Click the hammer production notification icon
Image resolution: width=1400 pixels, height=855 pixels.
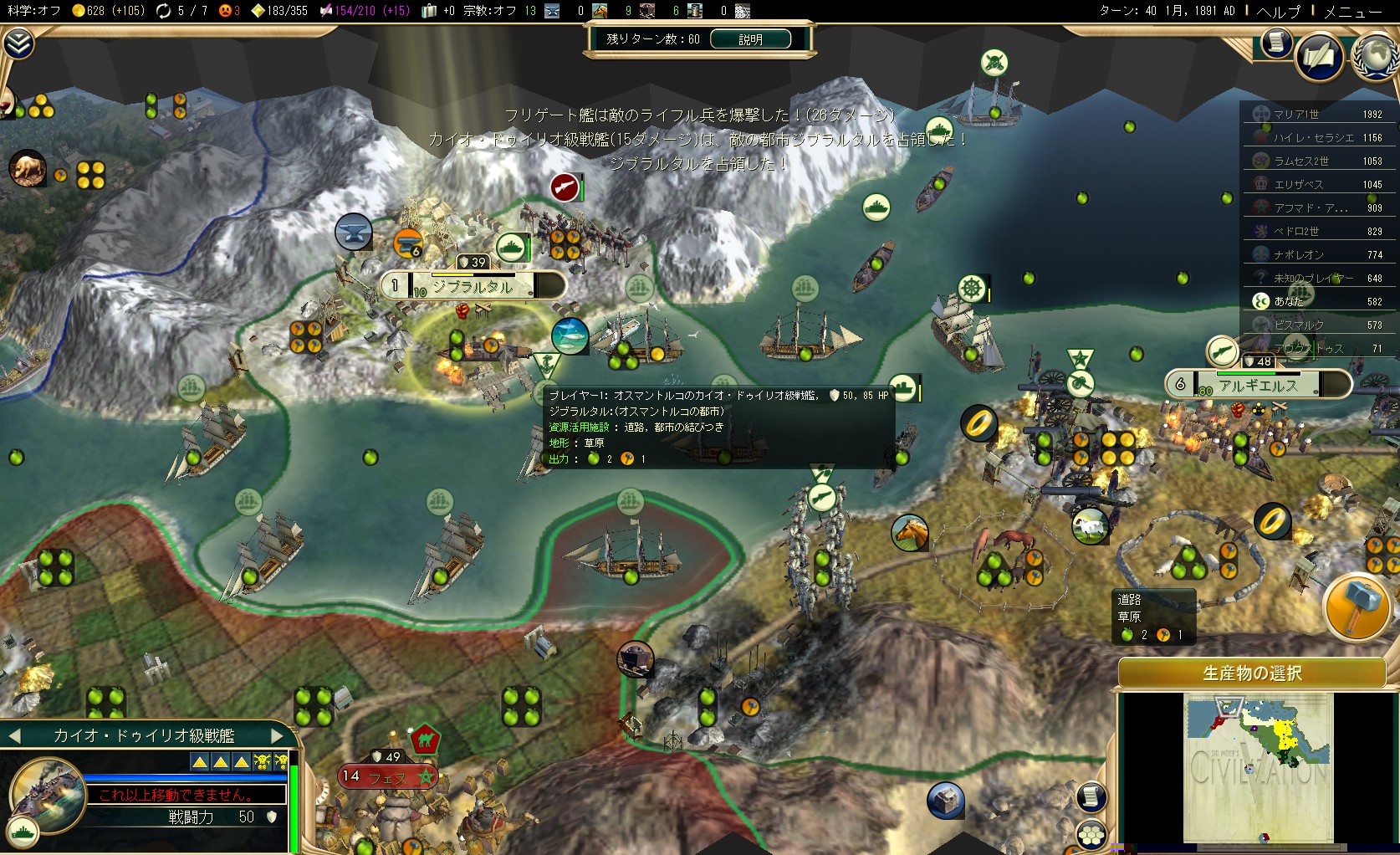click(x=1355, y=608)
